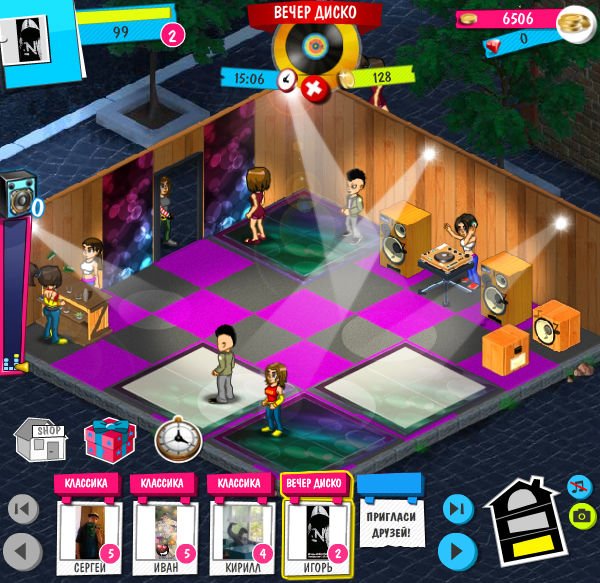Viewport: 600px width, 583px height.
Task: Cancel the disco party with red X
Action: (x=314, y=88)
